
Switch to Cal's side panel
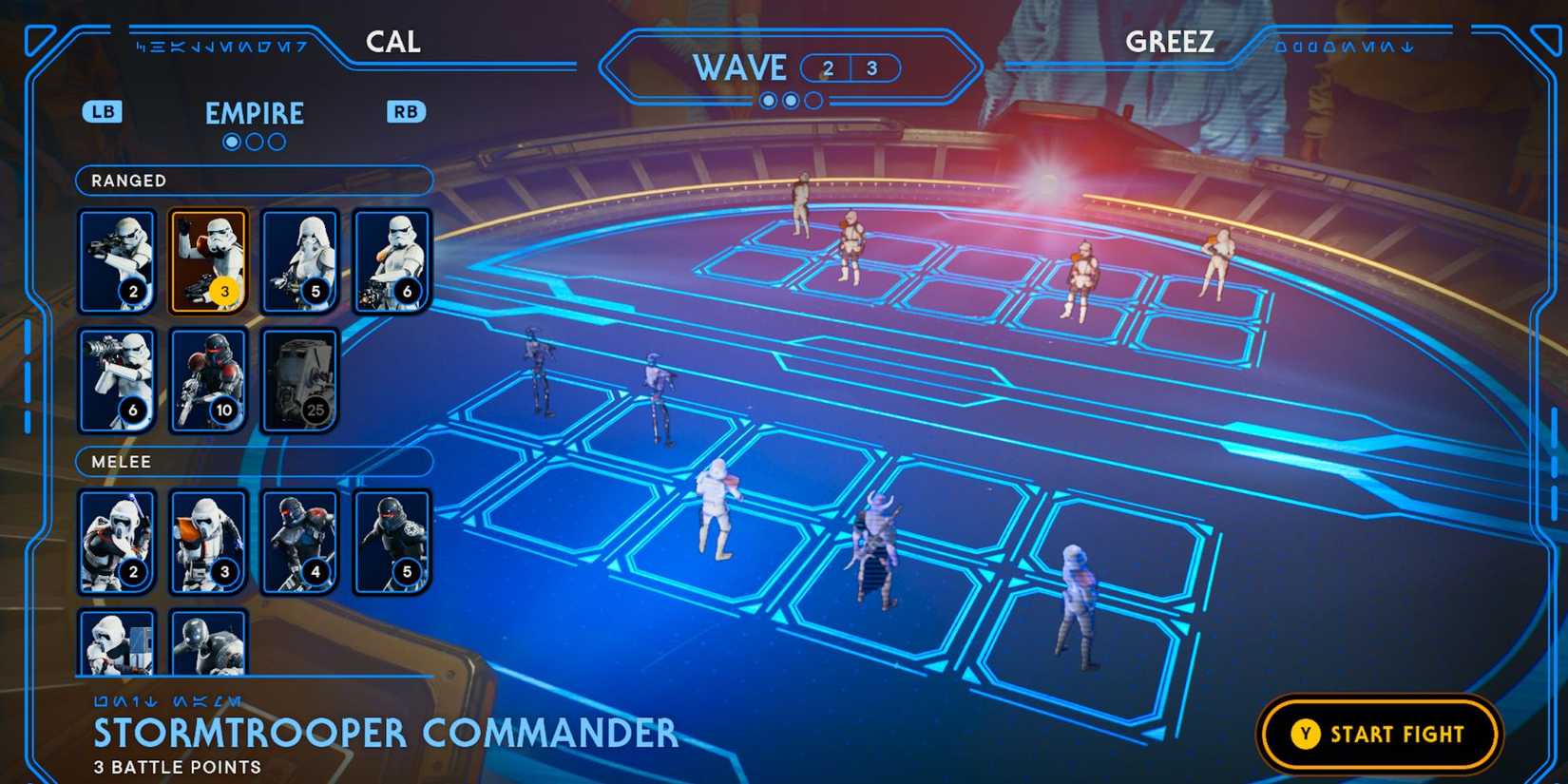[392, 41]
